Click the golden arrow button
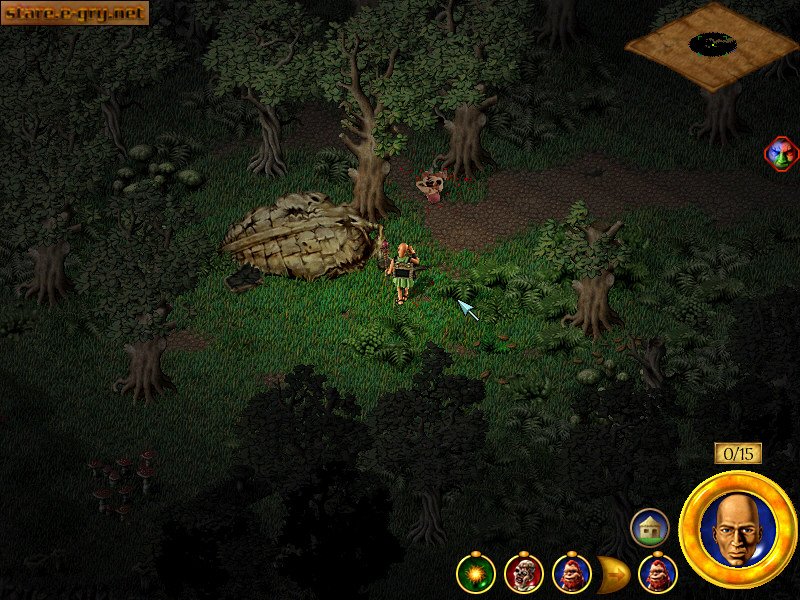This screenshot has width=800, height=600. pos(611,574)
